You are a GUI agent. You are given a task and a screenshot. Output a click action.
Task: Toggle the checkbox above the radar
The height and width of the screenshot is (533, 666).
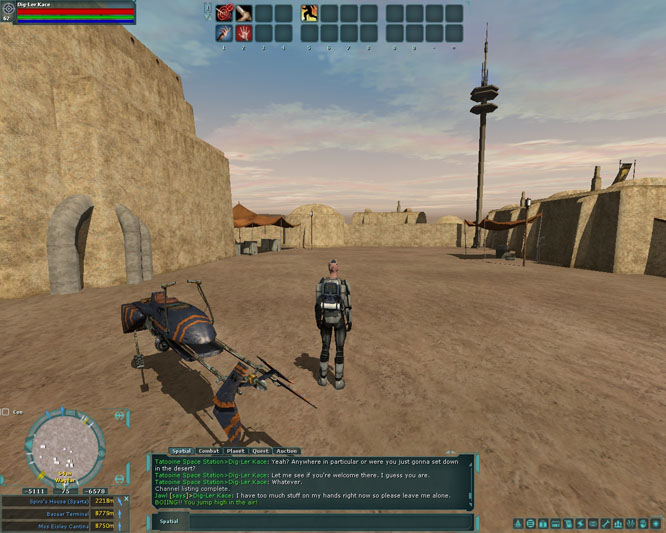click(6, 412)
